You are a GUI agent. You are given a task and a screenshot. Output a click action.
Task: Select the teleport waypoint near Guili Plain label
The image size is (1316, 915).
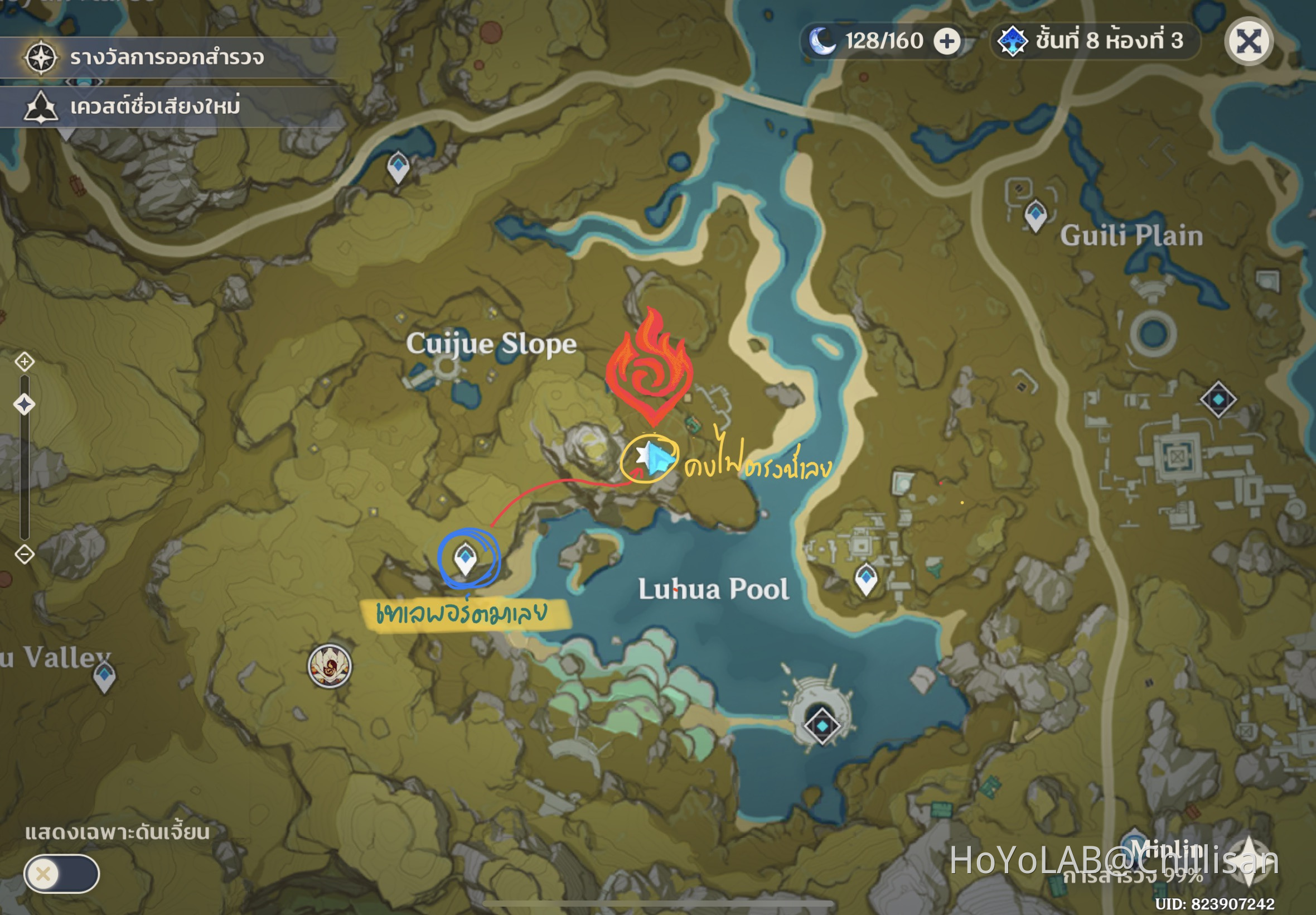[1036, 215]
